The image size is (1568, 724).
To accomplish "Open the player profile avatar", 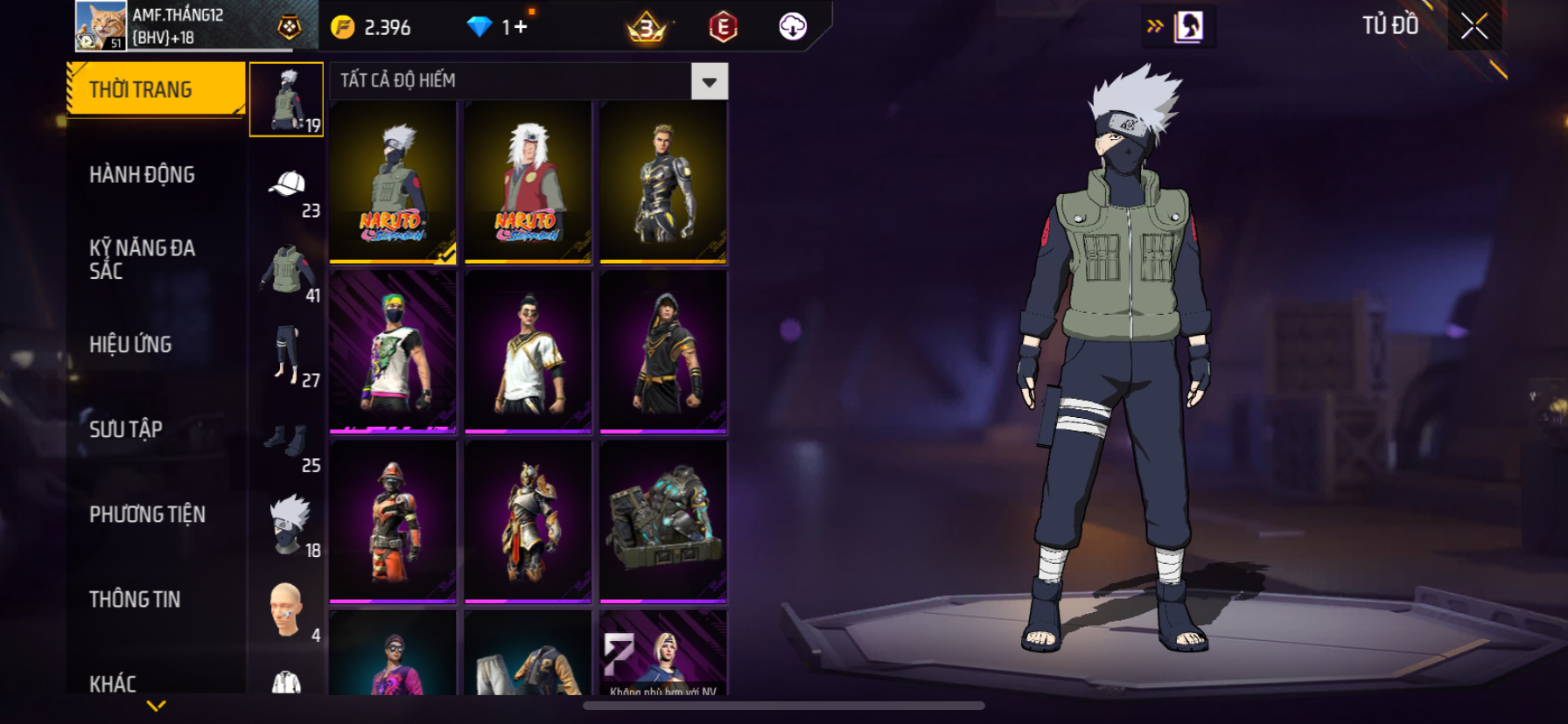I will (x=101, y=25).
